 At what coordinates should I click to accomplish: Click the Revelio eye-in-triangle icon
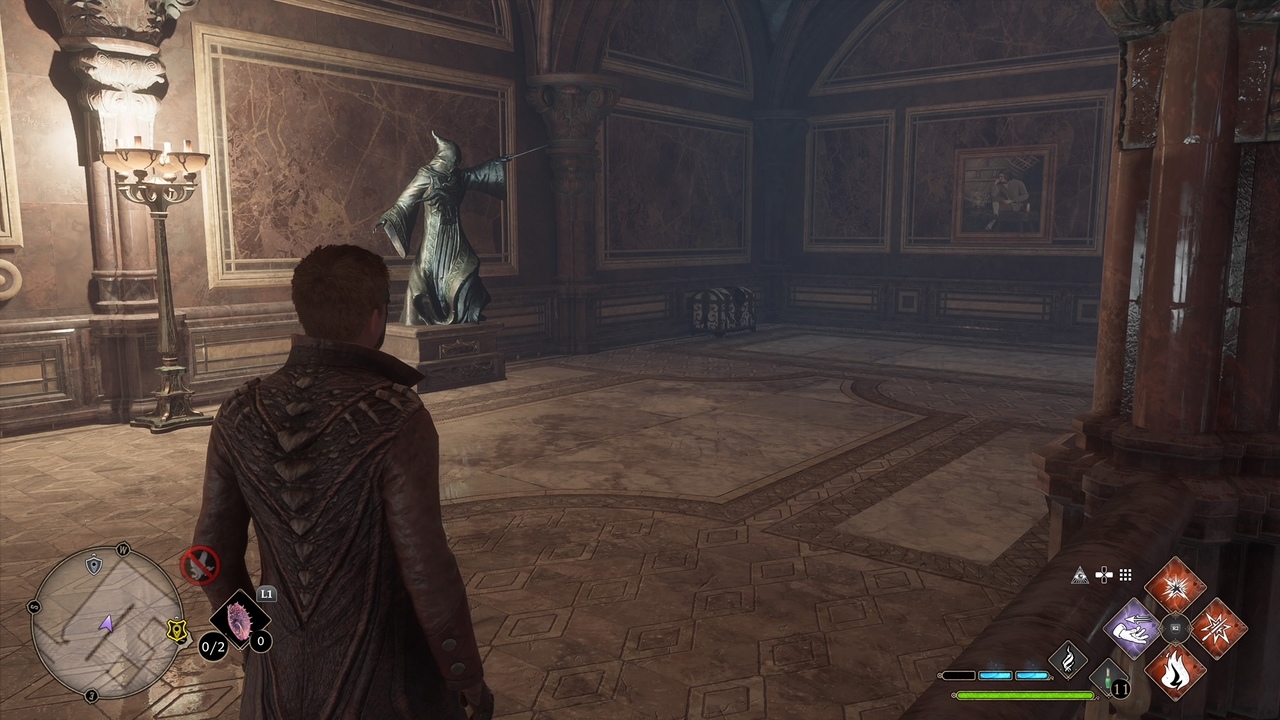[x=1080, y=575]
